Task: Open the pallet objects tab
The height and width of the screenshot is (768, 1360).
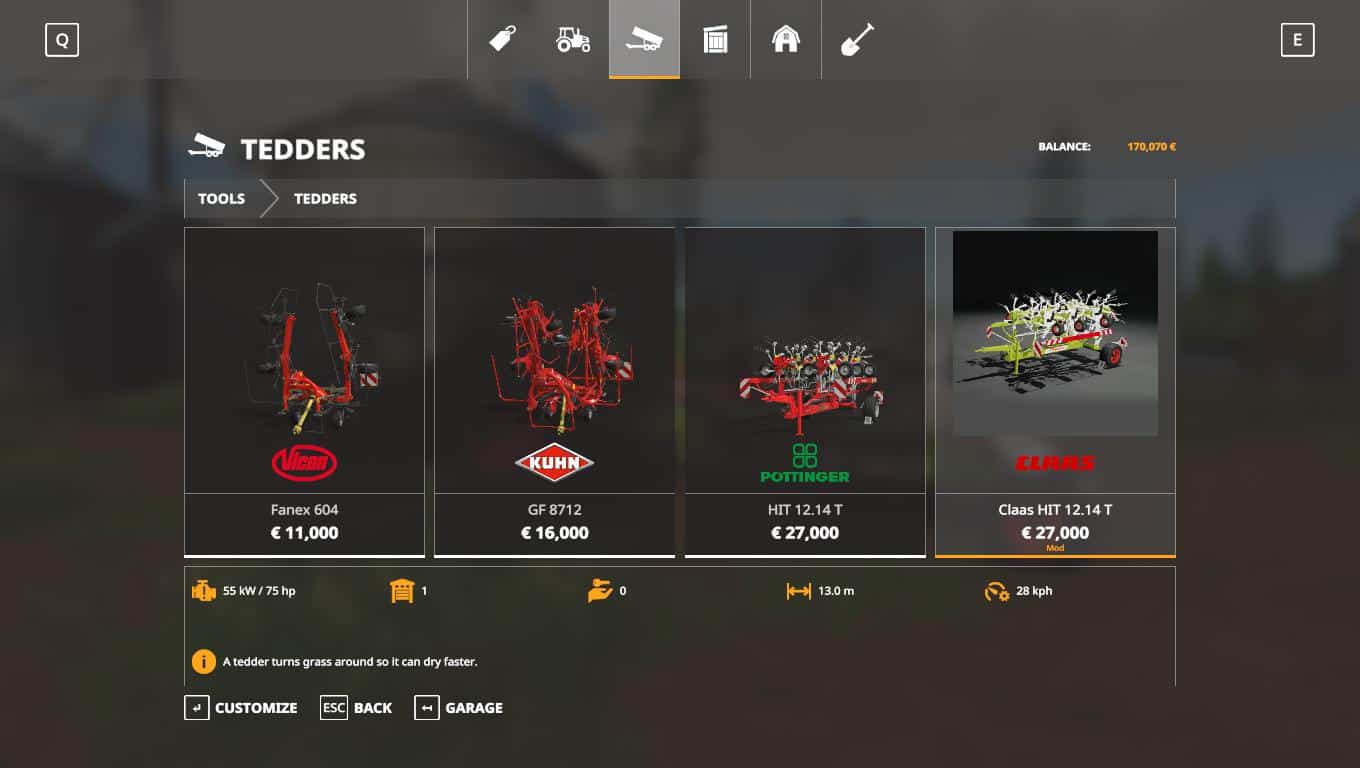Action: click(x=715, y=40)
